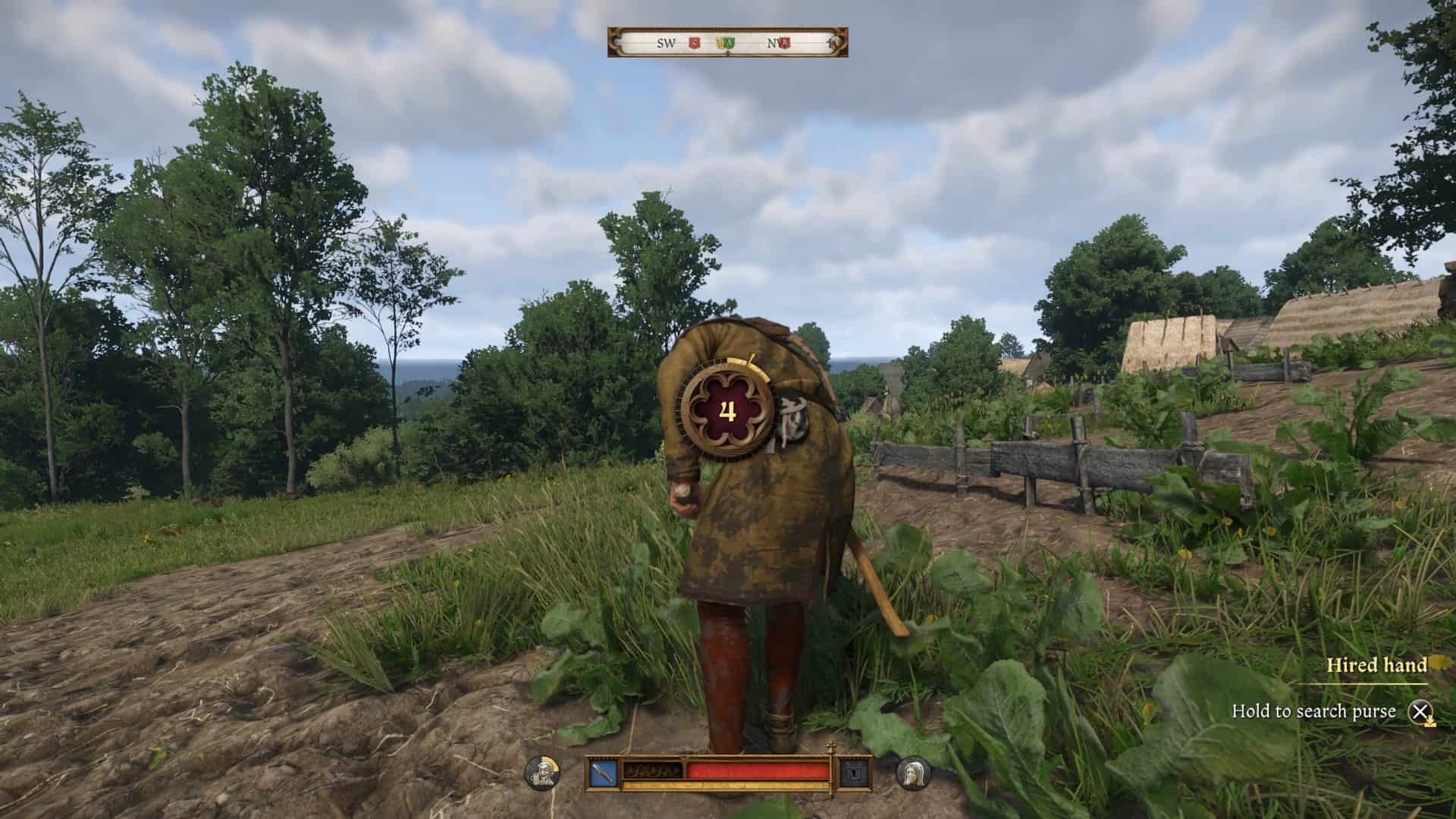Viewport: 1456px width, 819px height.
Task: Click the red crest beside the NW marker
Action: [783, 43]
